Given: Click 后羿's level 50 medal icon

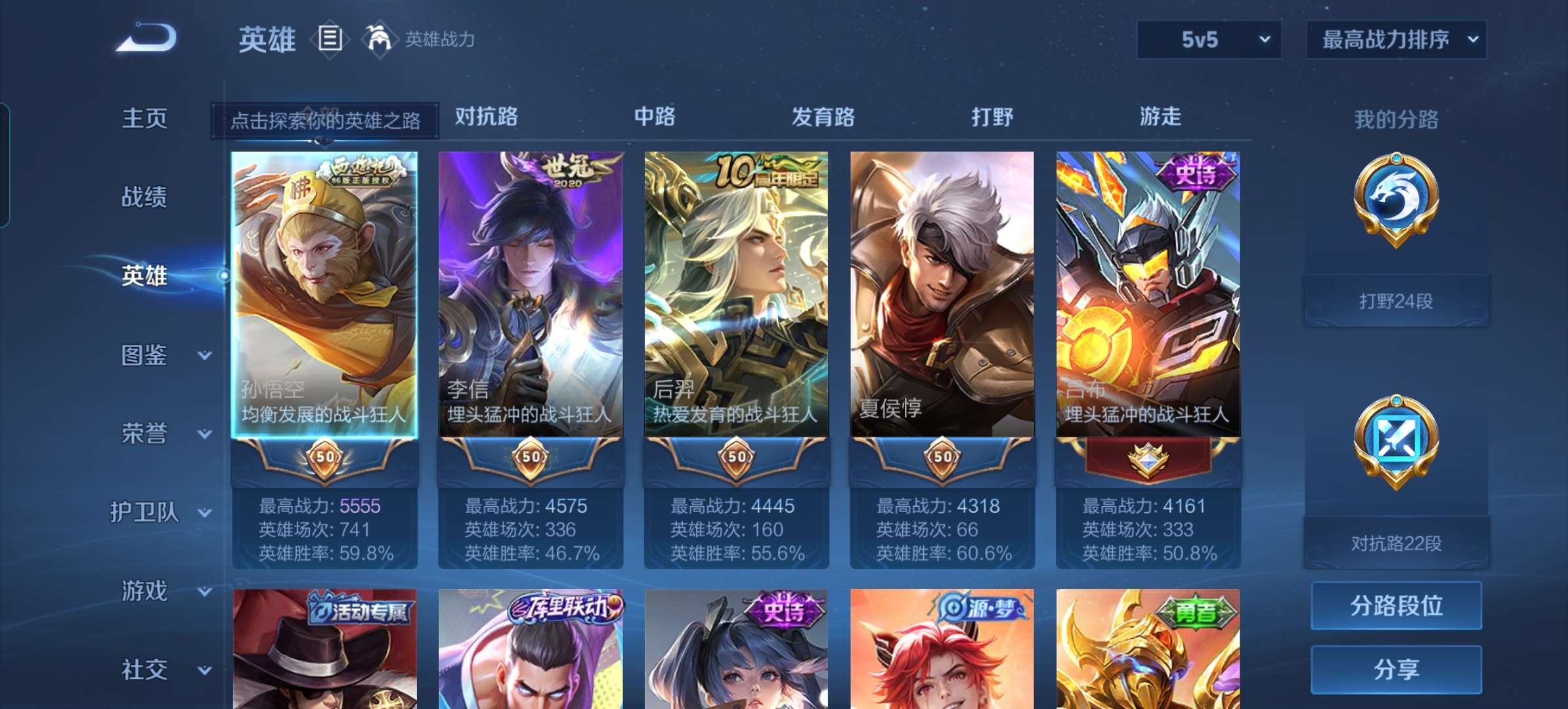Looking at the screenshot, I should pyautogui.click(x=737, y=459).
